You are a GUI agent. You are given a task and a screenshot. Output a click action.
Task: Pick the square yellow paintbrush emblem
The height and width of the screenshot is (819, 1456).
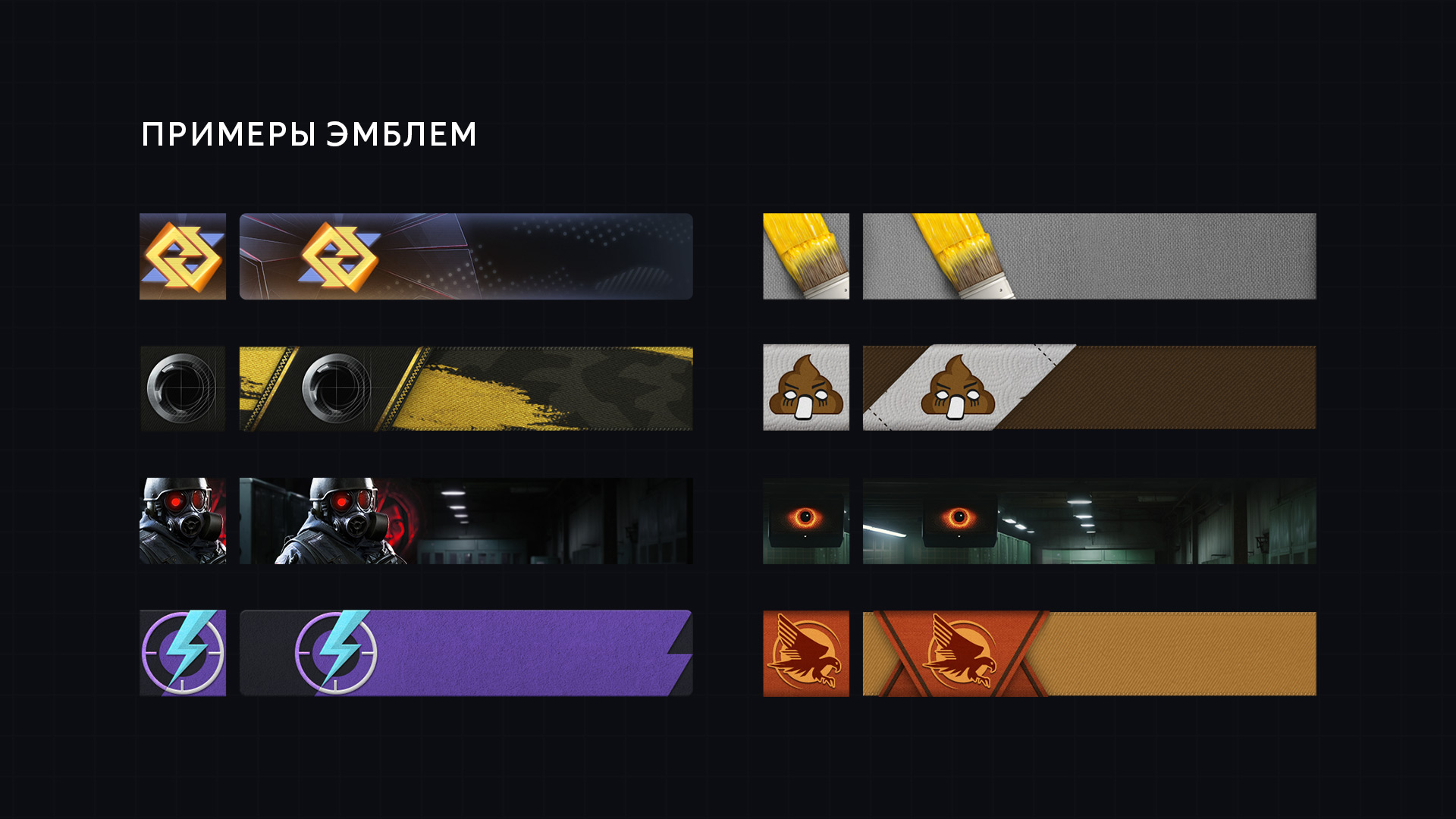point(806,256)
